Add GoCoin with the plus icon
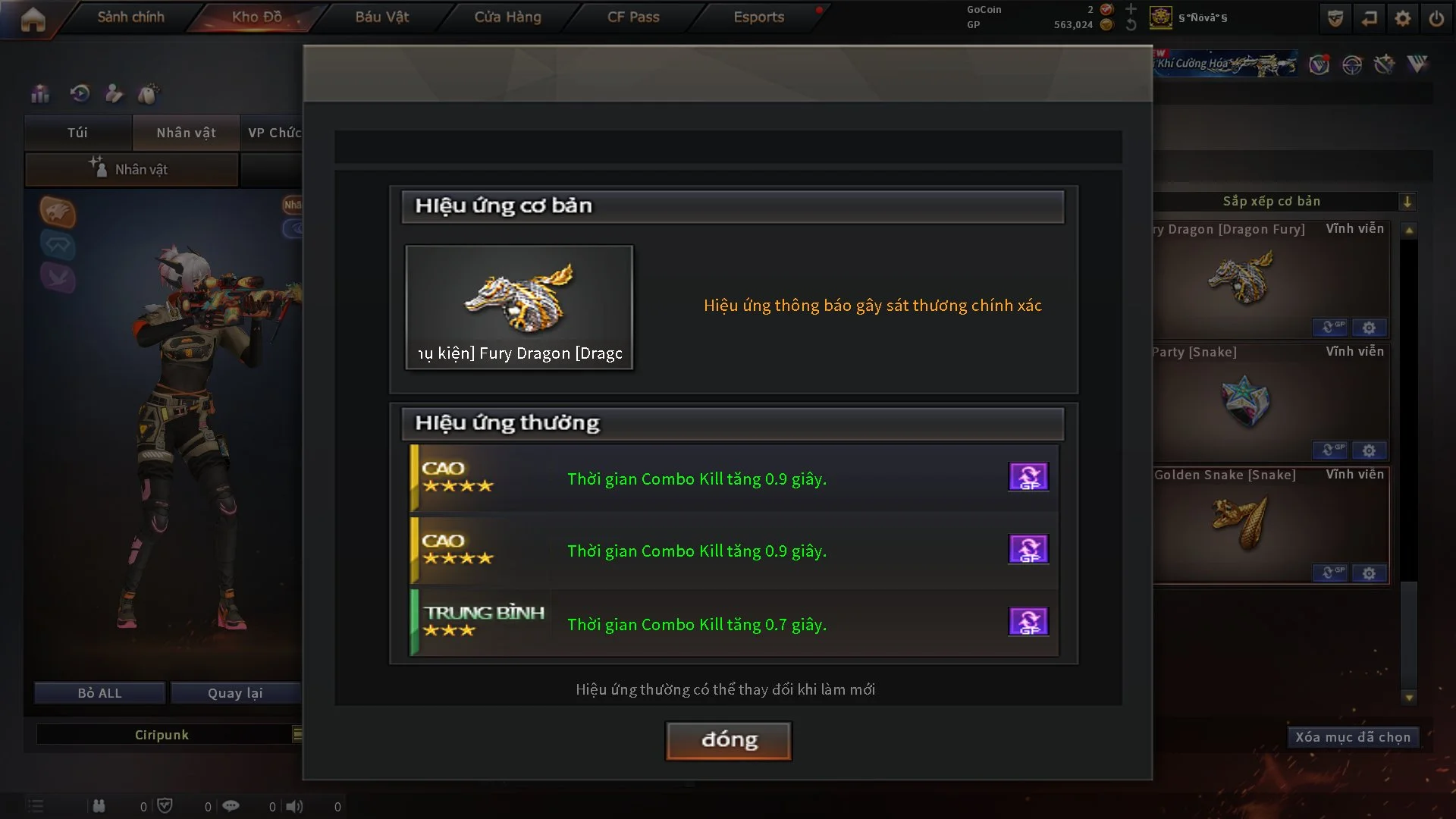This screenshot has width=1456, height=819. pyautogui.click(x=1131, y=9)
